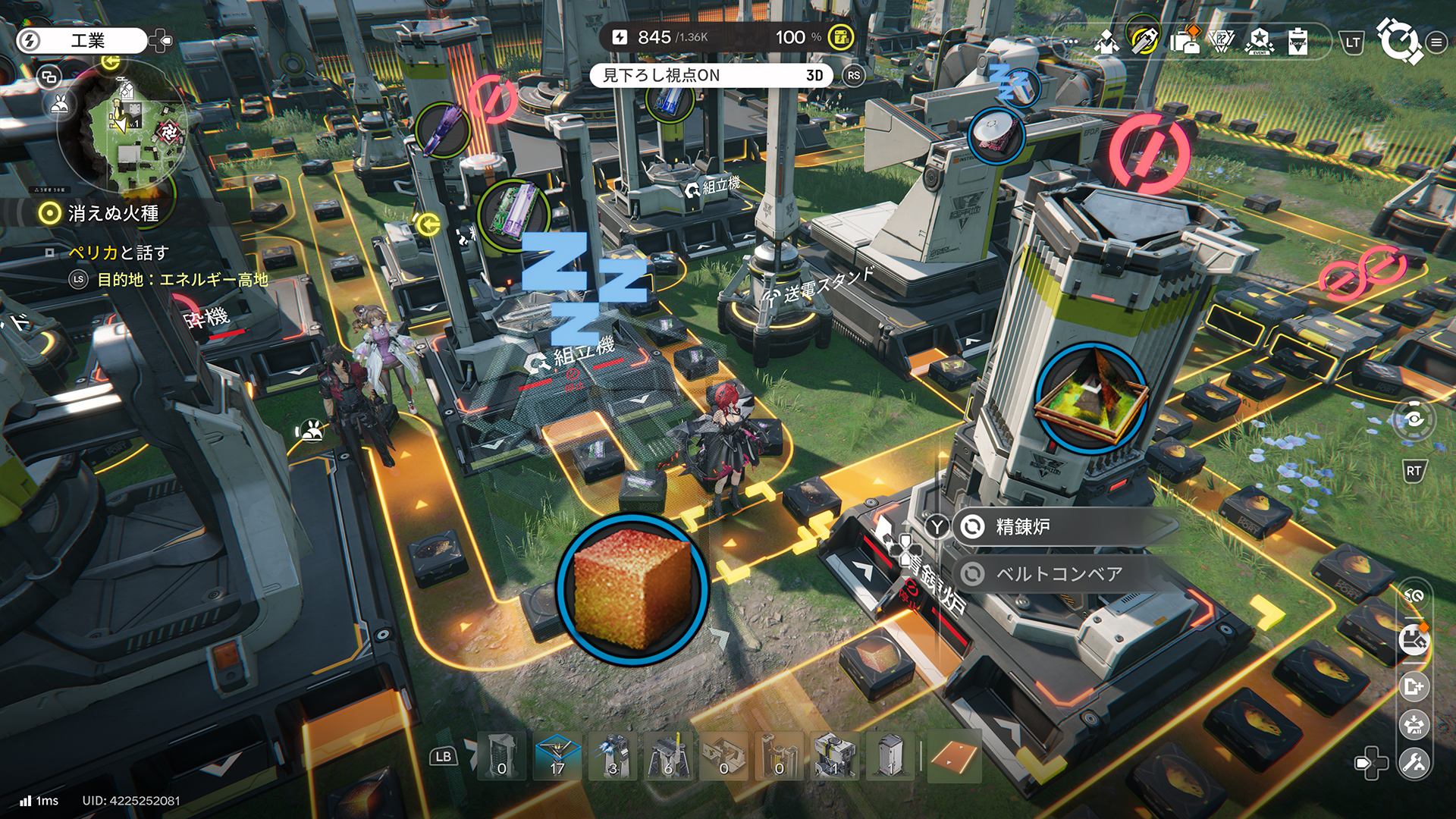Viewport: 1456px width, 819px height.
Task: Open the 消えぬ火種 quest tracker
Action: (113, 214)
